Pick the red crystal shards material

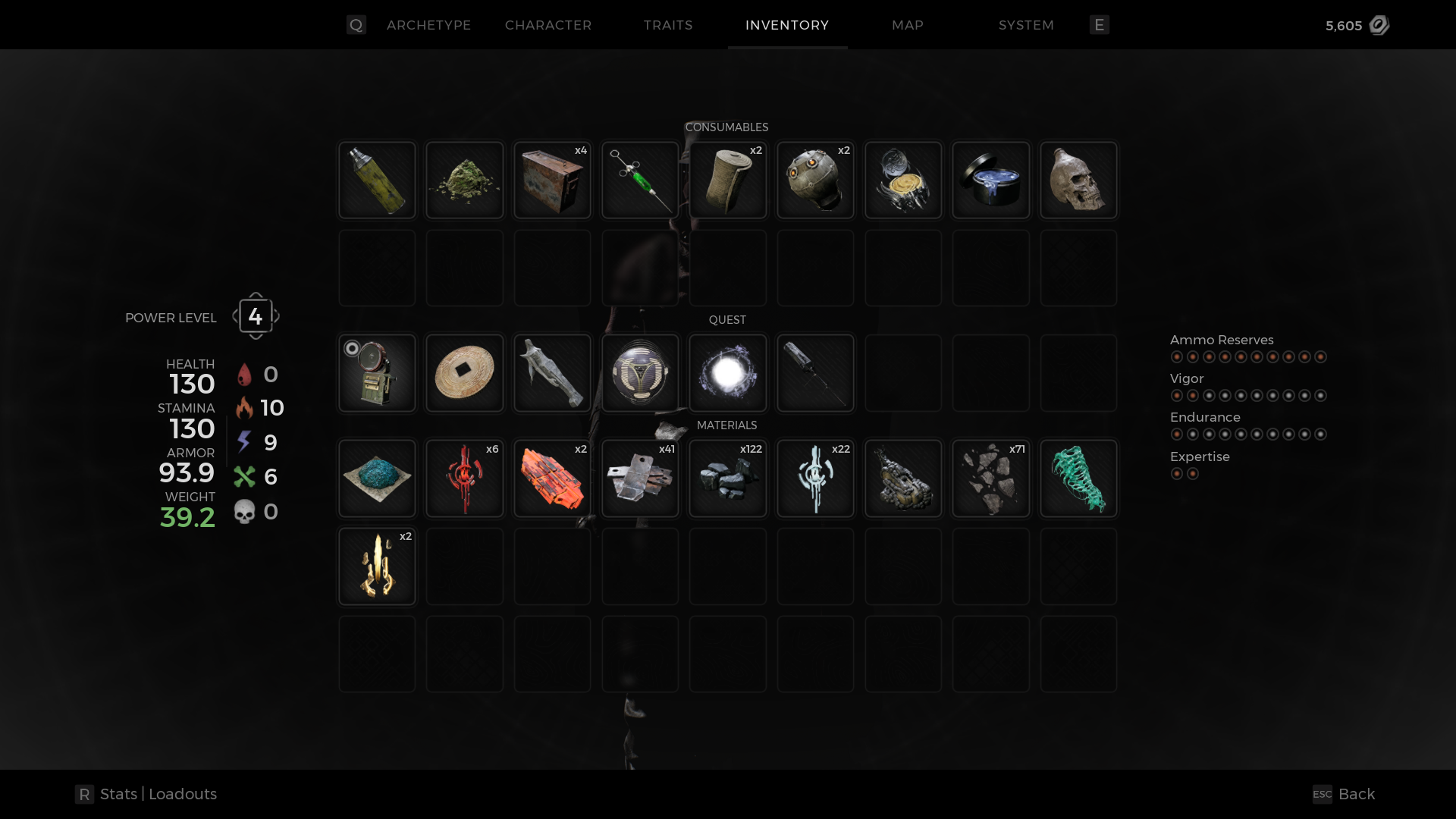tap(552, 479)
